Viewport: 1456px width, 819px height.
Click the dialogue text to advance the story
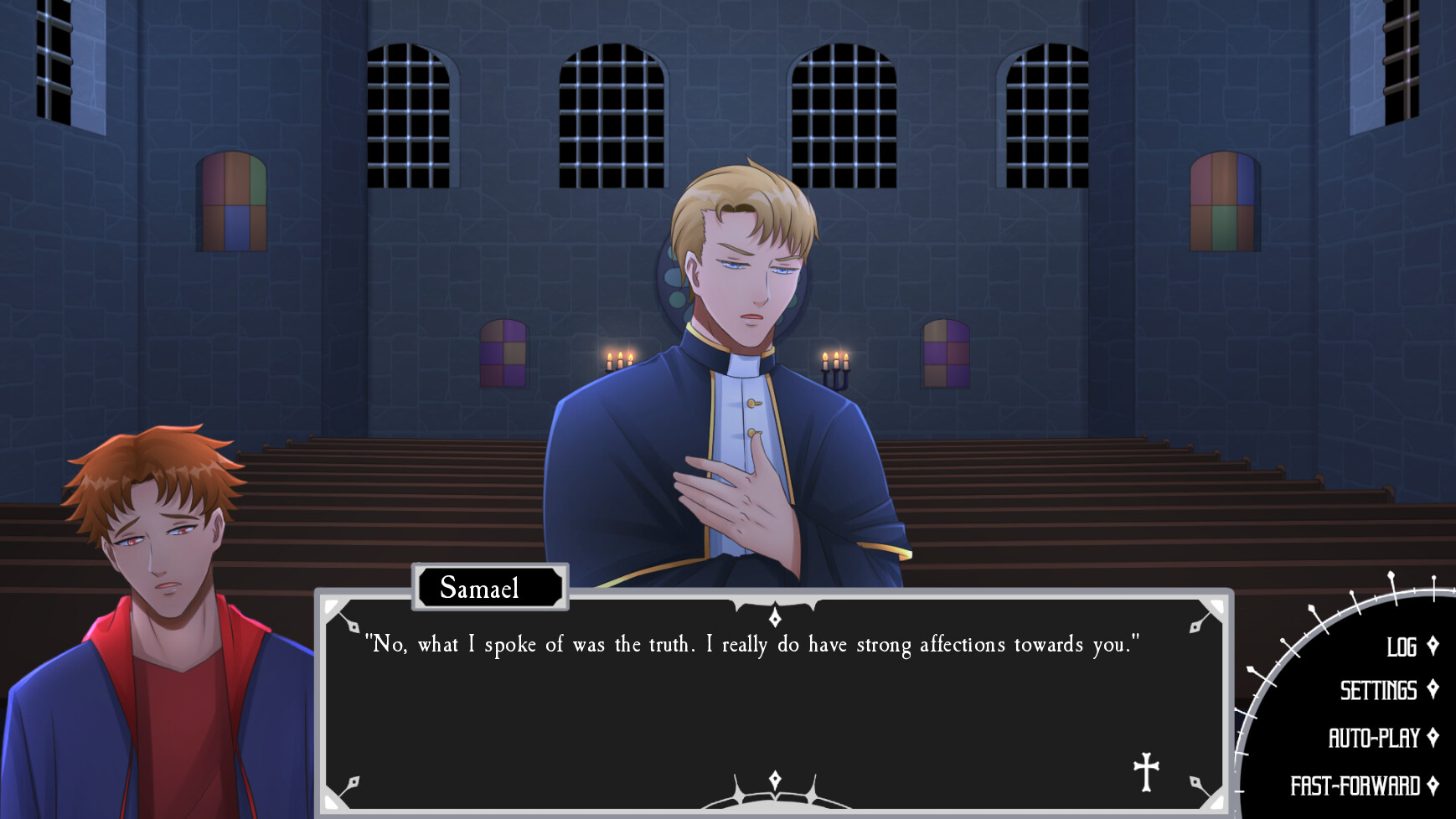click(754, 645)
